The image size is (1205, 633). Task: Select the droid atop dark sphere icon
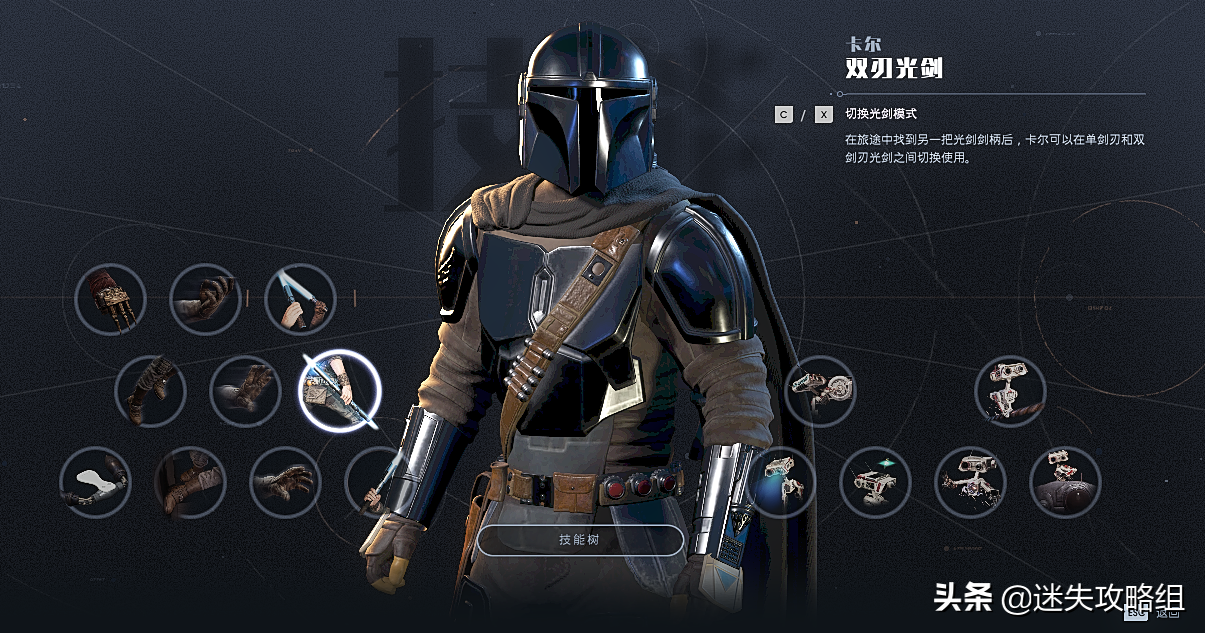click(1065, 482)
